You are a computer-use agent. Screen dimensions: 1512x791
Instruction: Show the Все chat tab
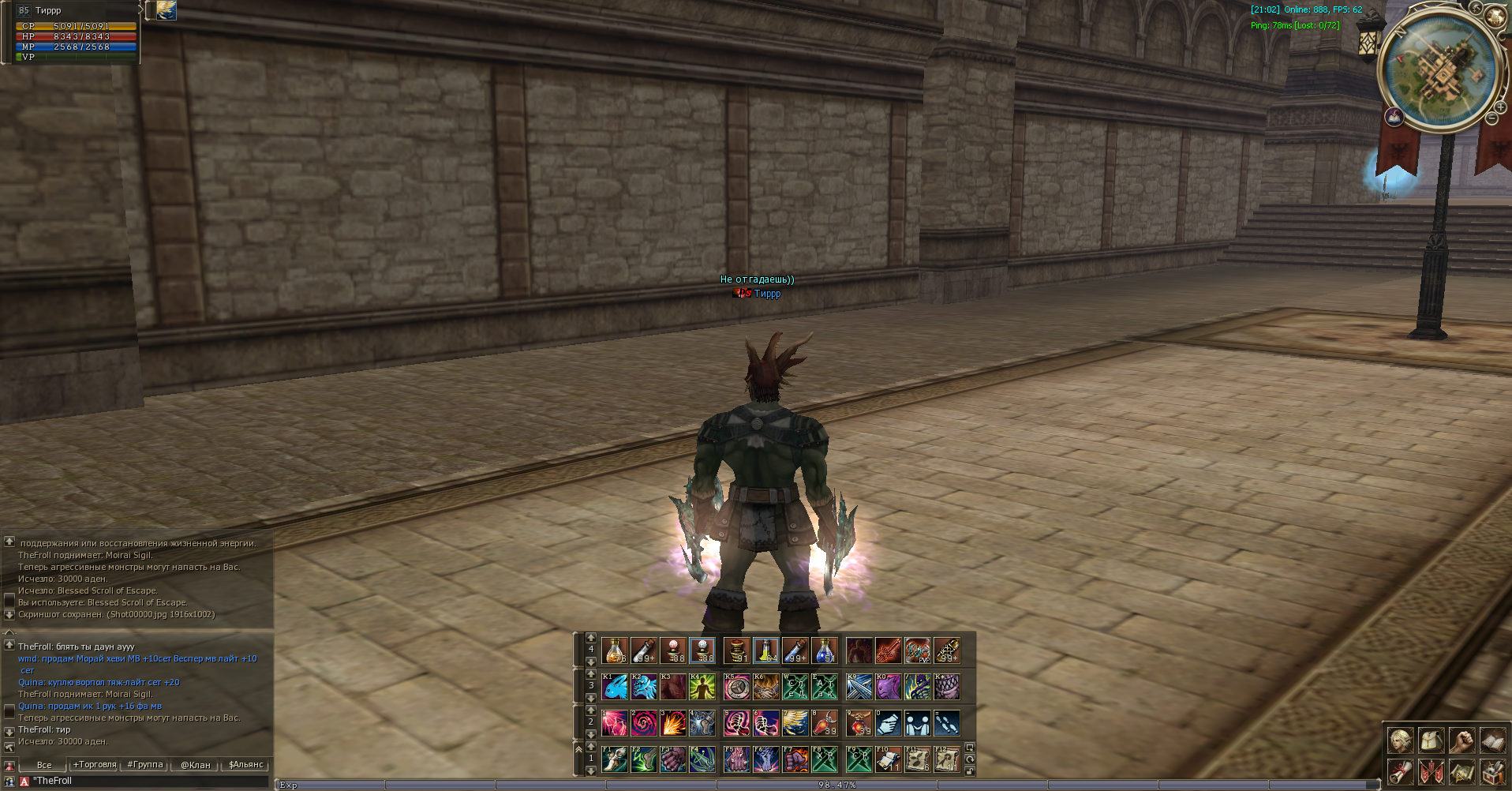(x=44, y=764)
